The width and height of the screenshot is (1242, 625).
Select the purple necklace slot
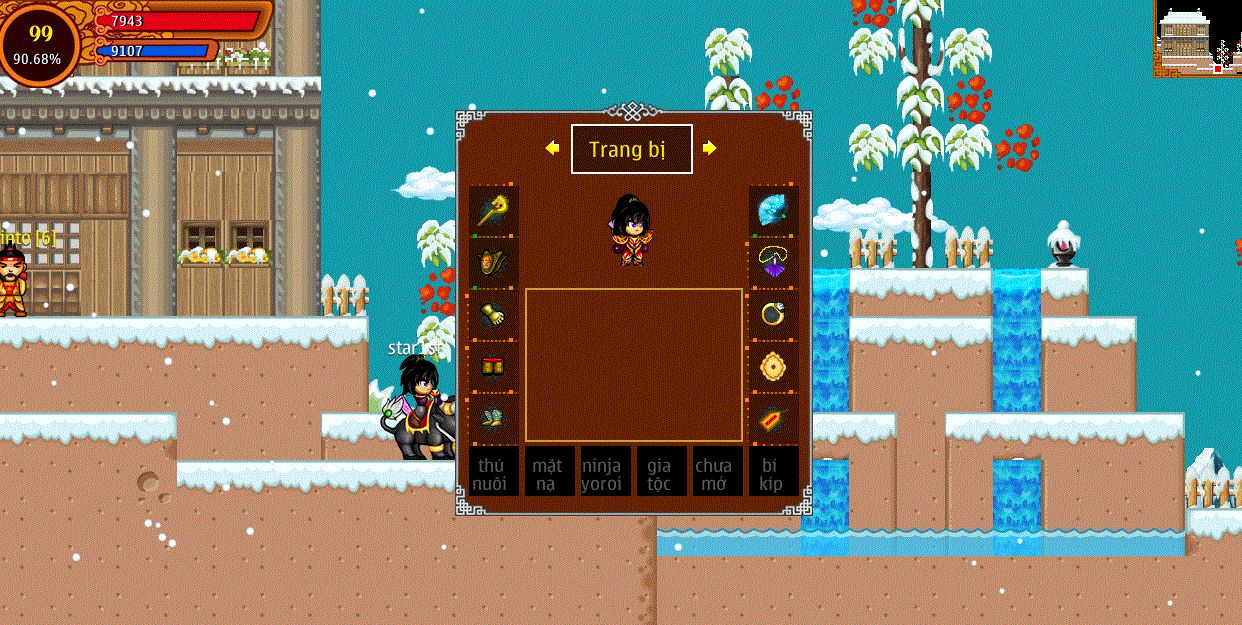774,263
